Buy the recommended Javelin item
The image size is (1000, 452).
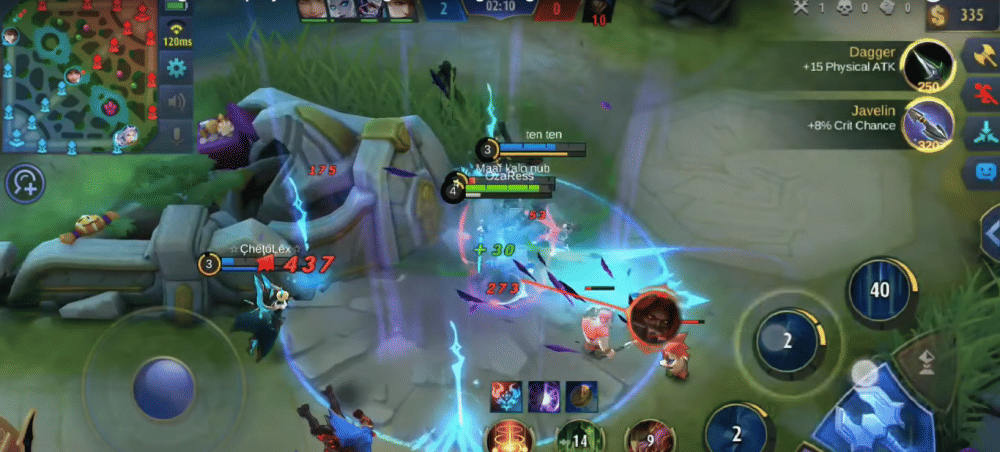tap(926, 127)
